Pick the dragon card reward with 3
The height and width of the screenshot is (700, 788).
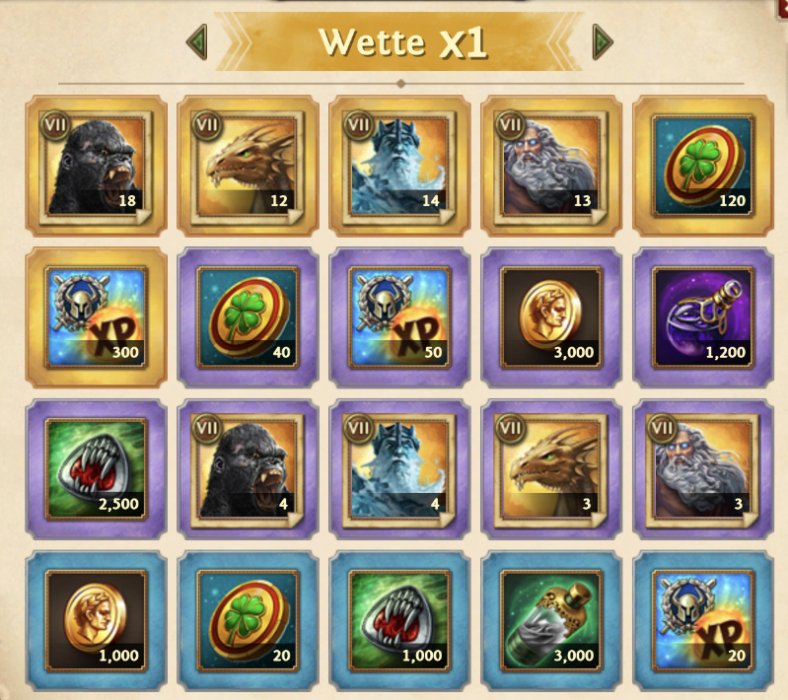(x=552, y=469)
